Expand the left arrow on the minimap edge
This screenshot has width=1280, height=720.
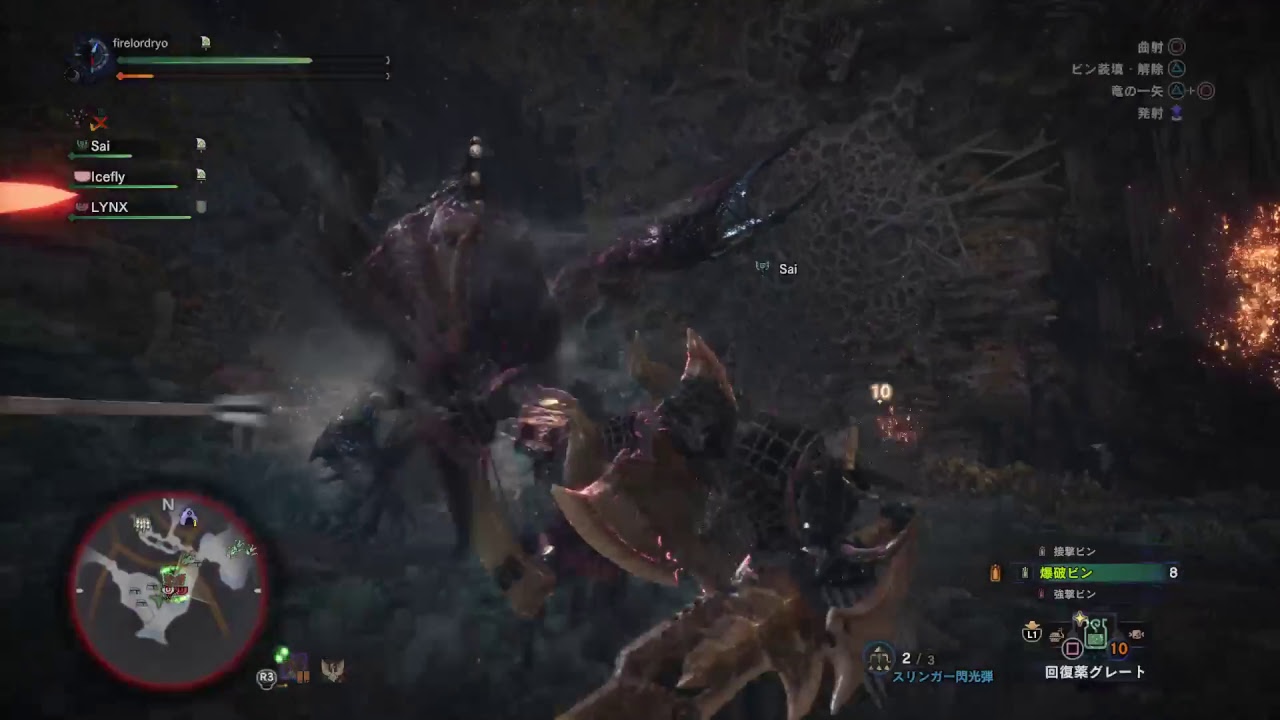(x=80, y=589)
